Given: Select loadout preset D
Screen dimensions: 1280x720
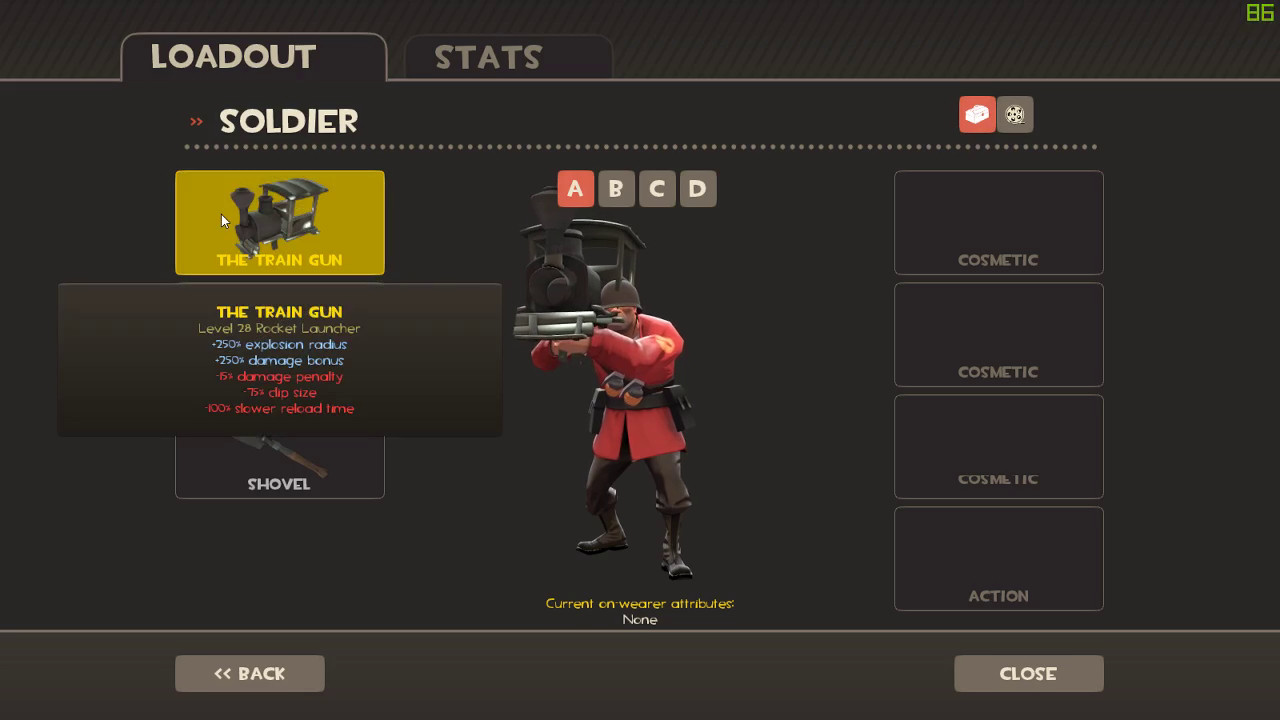Looking at the screenshot, I should click(x=698, y=188).
